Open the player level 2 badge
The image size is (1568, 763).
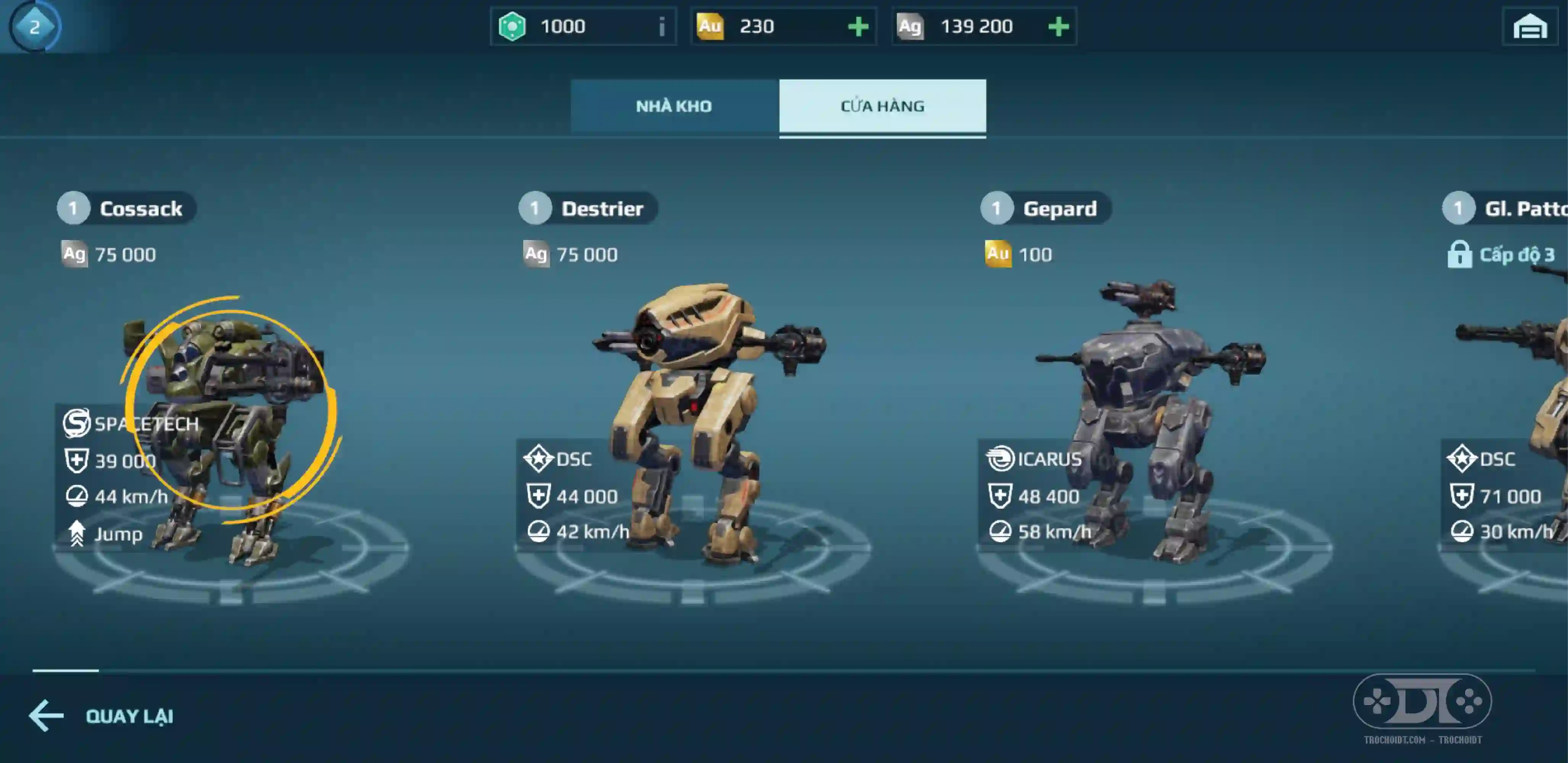[x=35, y=27]
